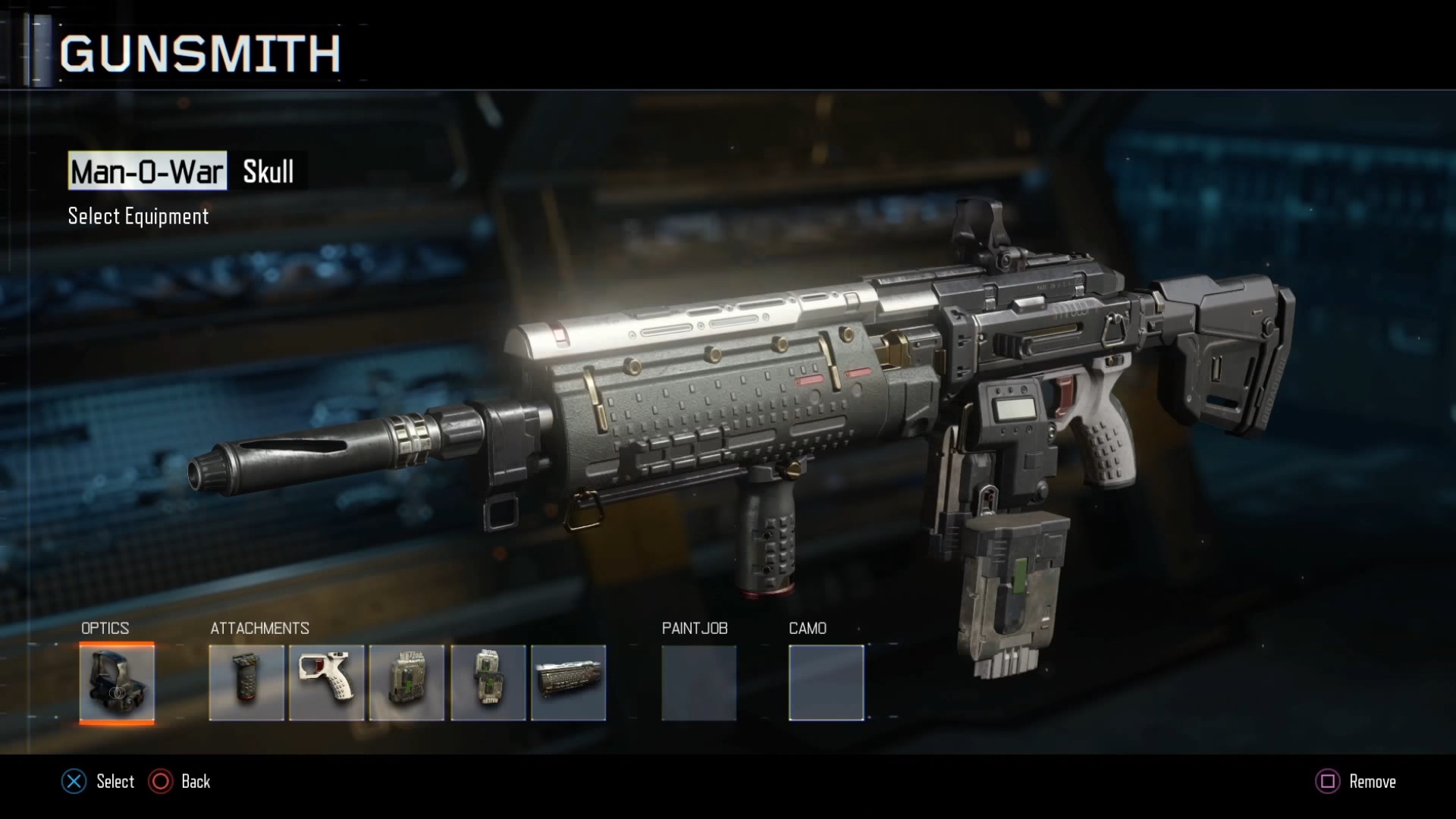Select the Skull variant name label
Viewport: 1456px width, 819px height.
(268, 171)
